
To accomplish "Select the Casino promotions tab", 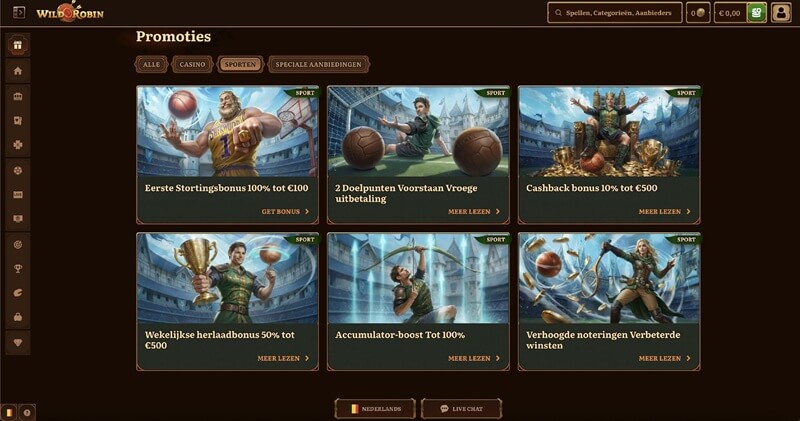I will pos(192,64).
